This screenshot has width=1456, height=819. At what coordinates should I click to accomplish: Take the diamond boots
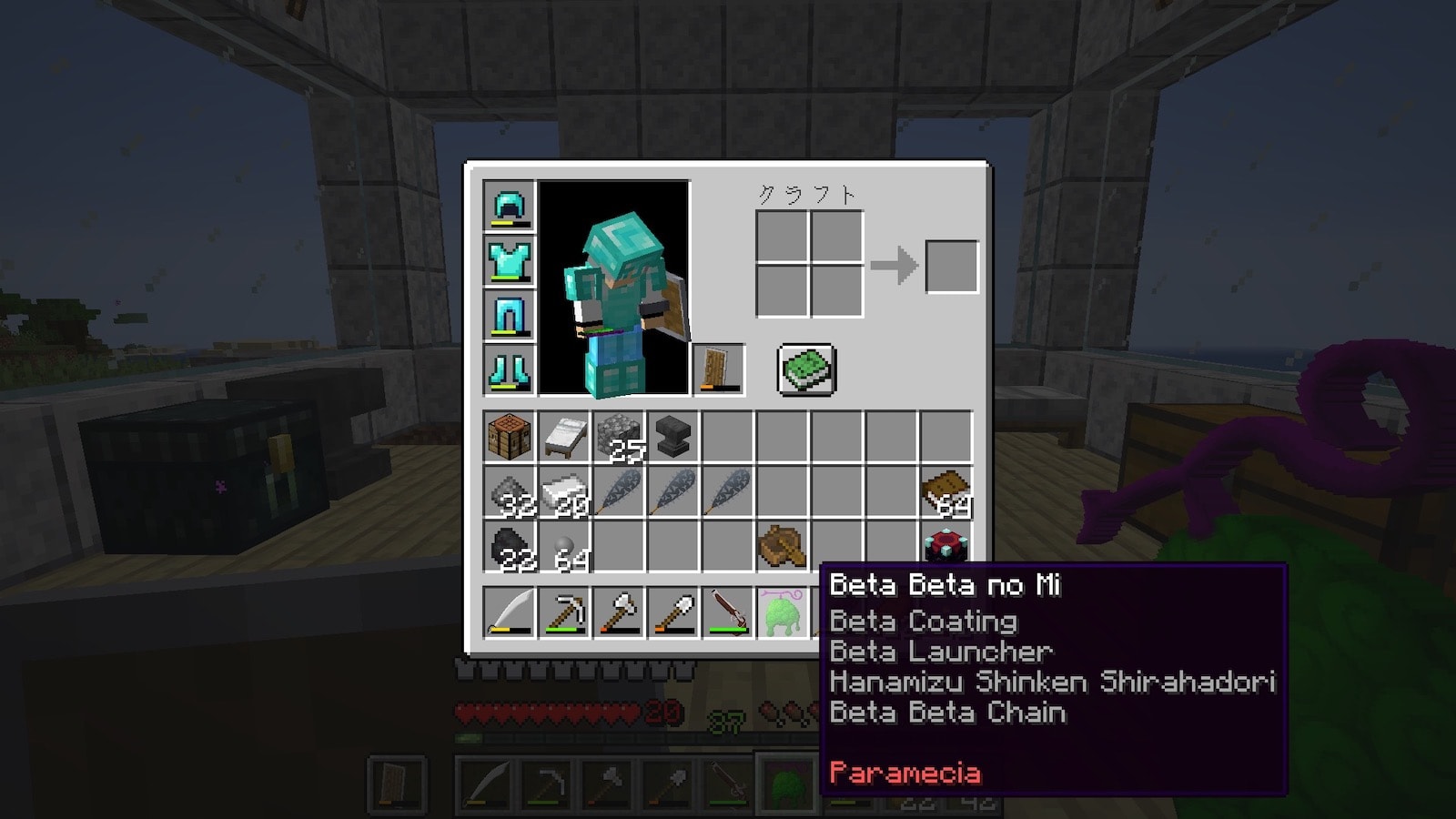pyautogui.click(x=510, y=369)
